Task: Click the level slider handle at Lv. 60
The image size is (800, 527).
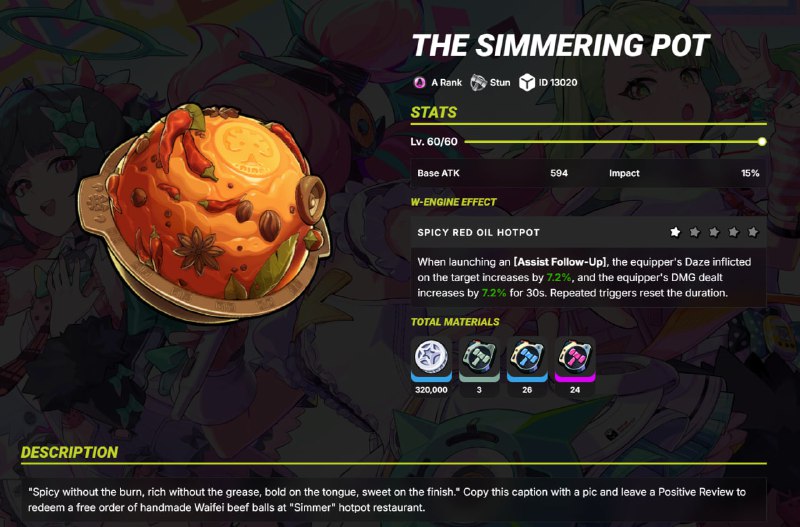Action: [762, 142]
